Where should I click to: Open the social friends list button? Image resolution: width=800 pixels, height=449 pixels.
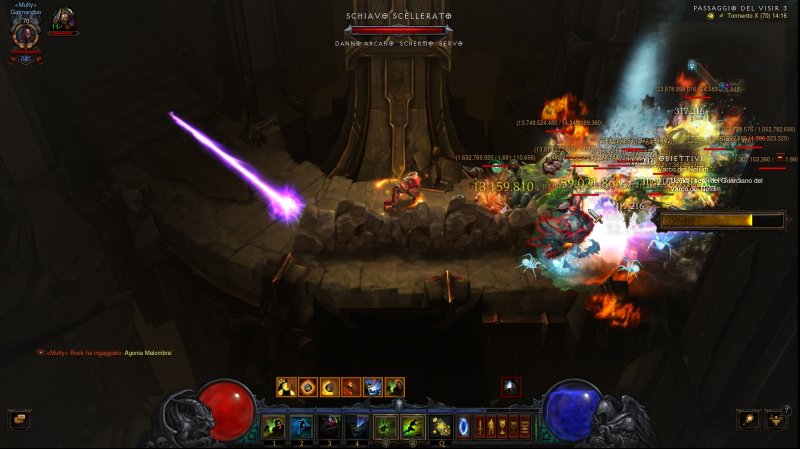click(775, 421)
